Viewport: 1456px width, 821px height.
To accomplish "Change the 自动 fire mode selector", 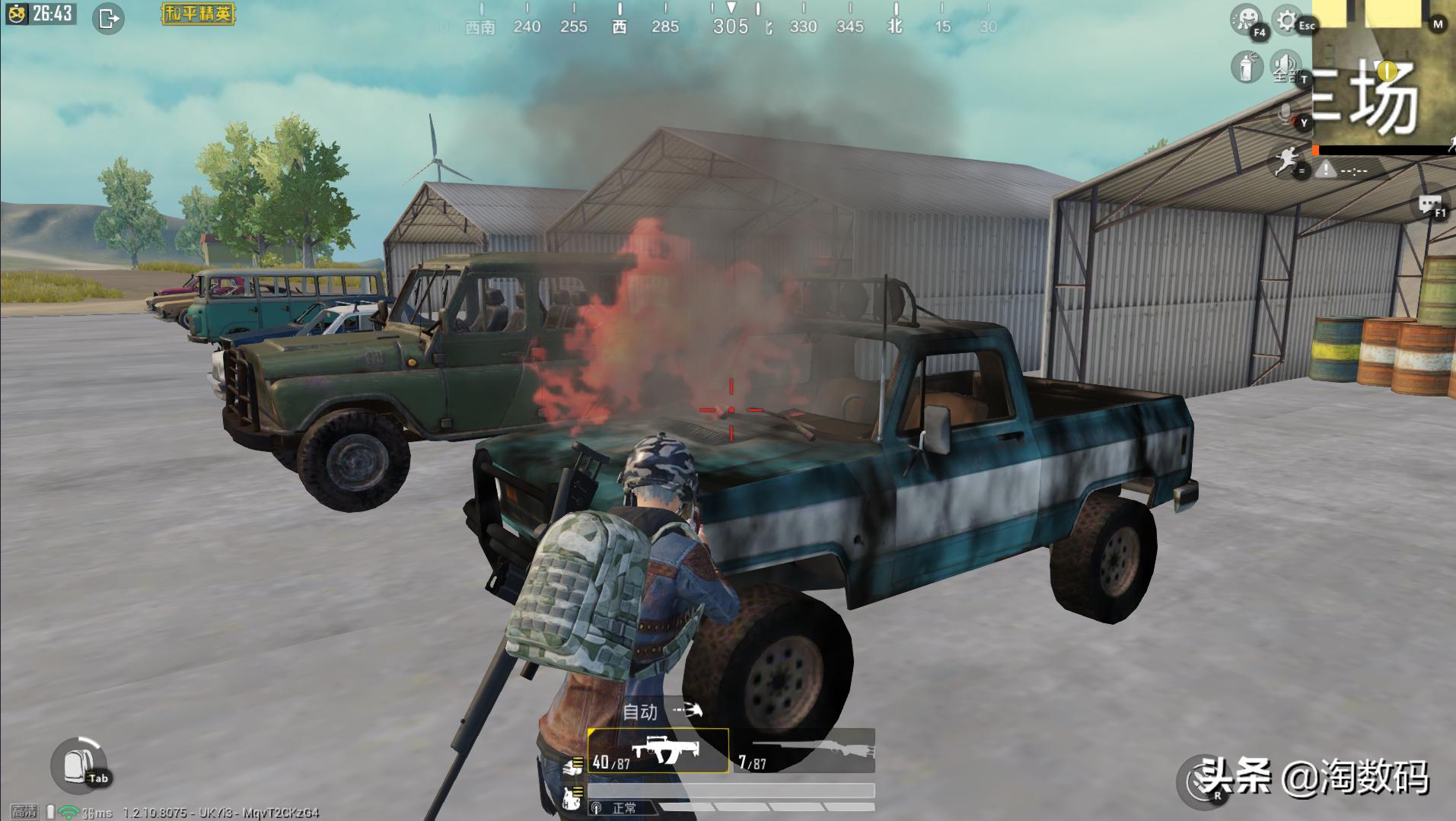I will point(660,712).
